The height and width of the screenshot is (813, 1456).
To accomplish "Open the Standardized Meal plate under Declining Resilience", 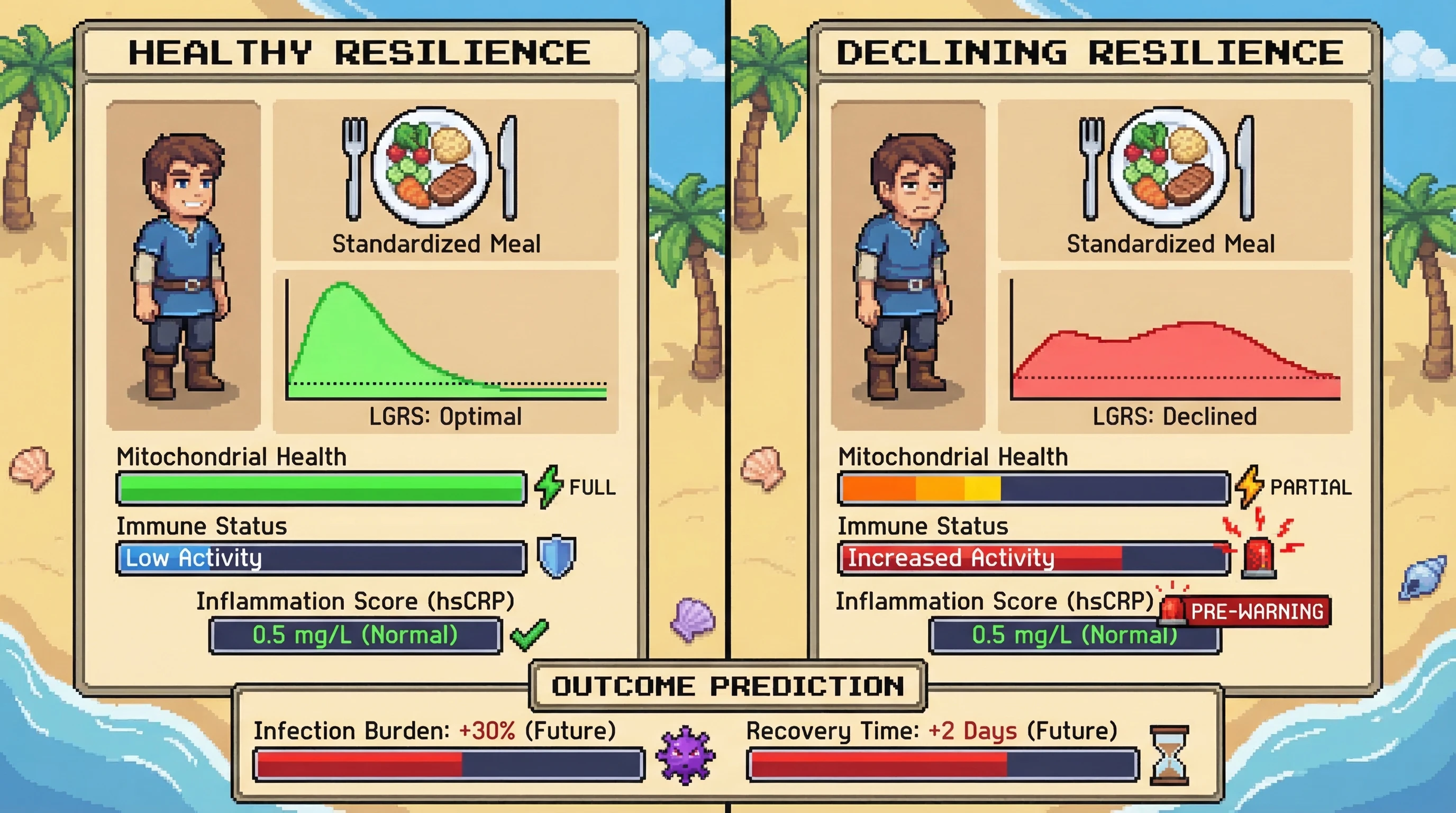I will click(1168, 166).
